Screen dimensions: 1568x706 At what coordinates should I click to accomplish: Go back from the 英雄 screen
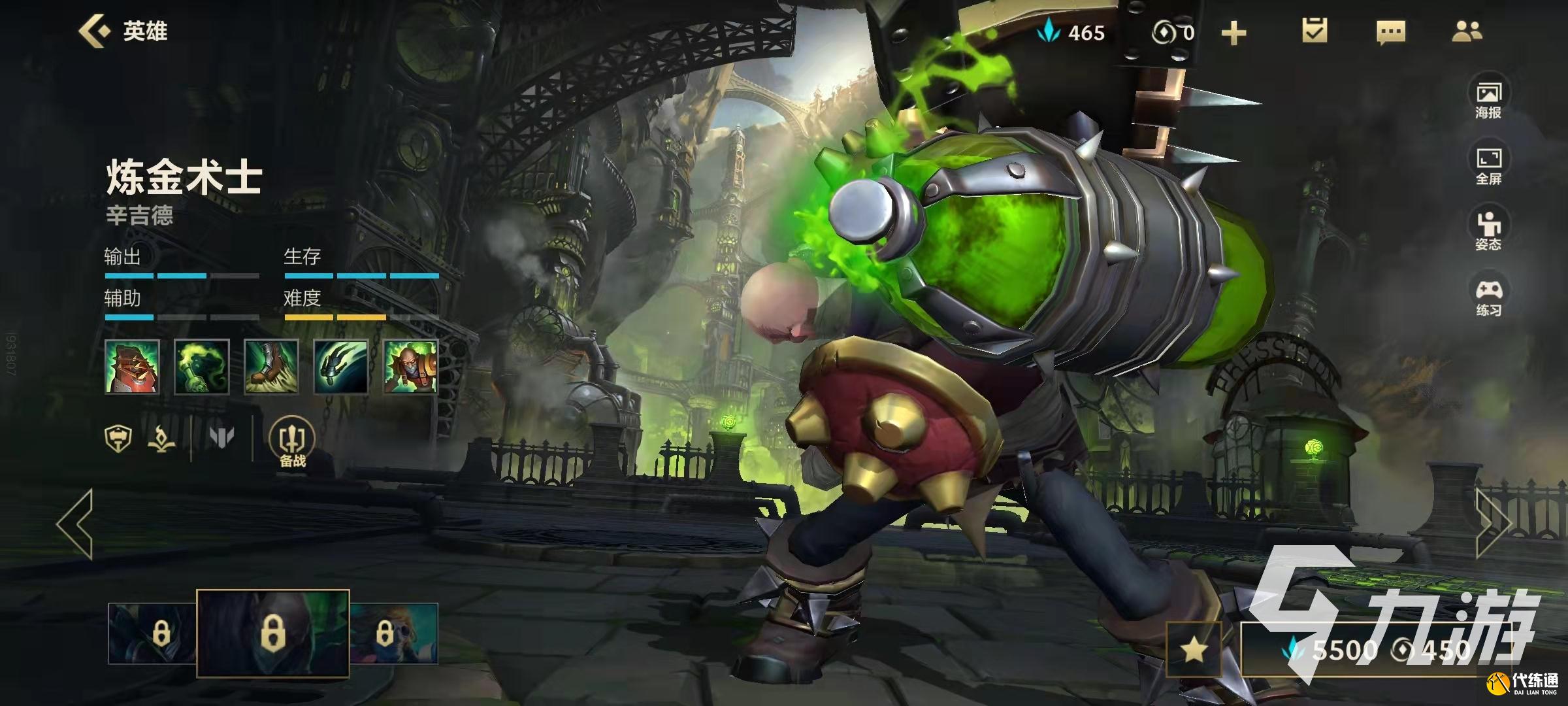point(94,31)
